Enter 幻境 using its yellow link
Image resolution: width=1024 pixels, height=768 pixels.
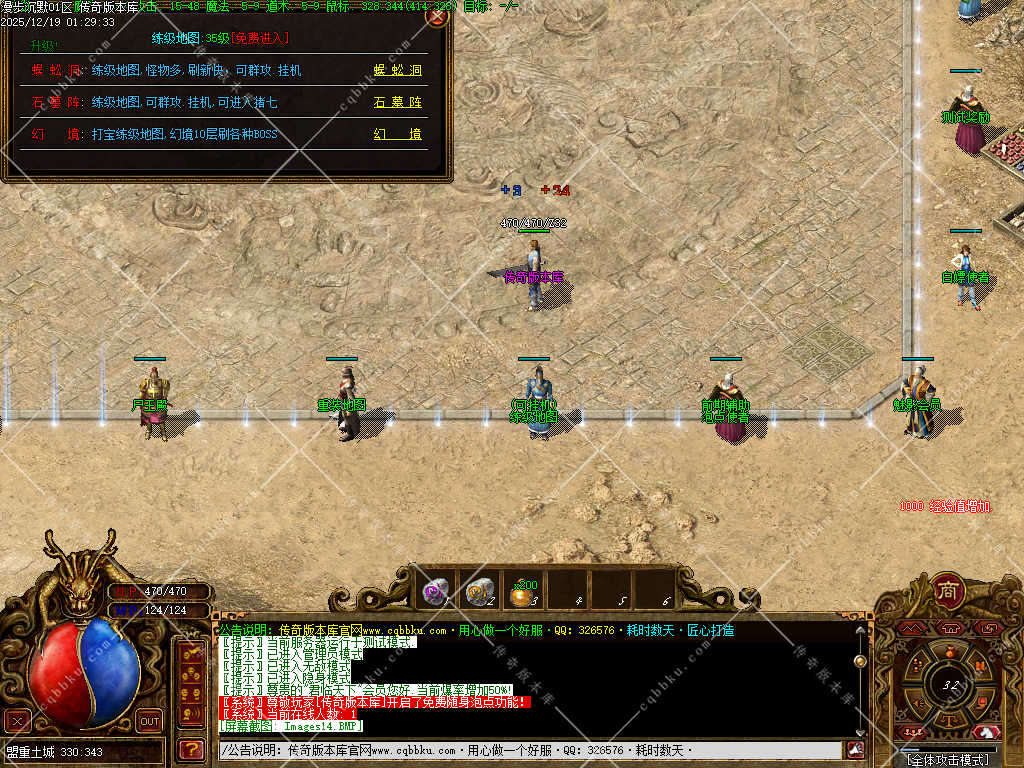point(398,134)
